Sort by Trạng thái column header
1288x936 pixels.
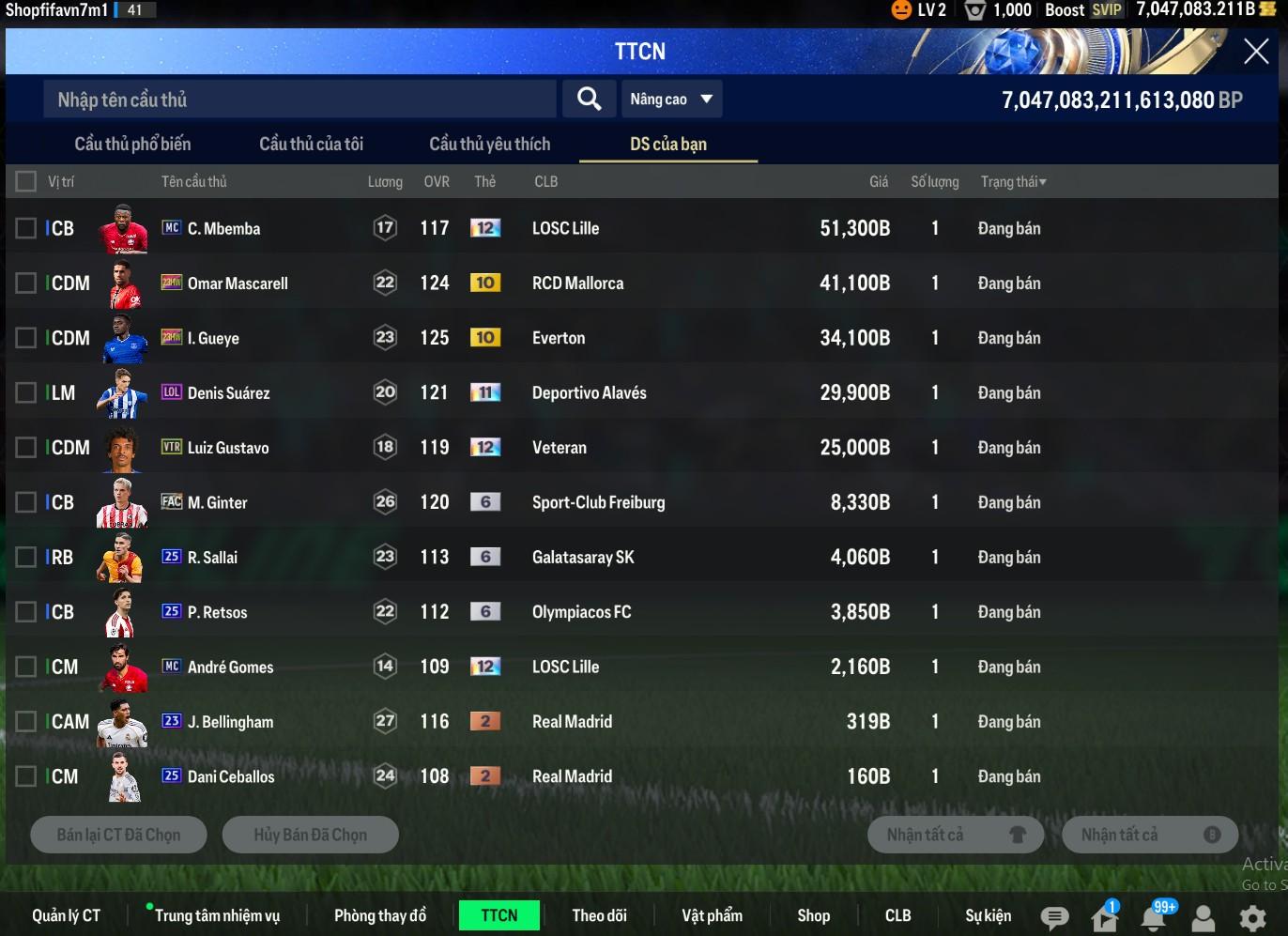point(1013,182)
